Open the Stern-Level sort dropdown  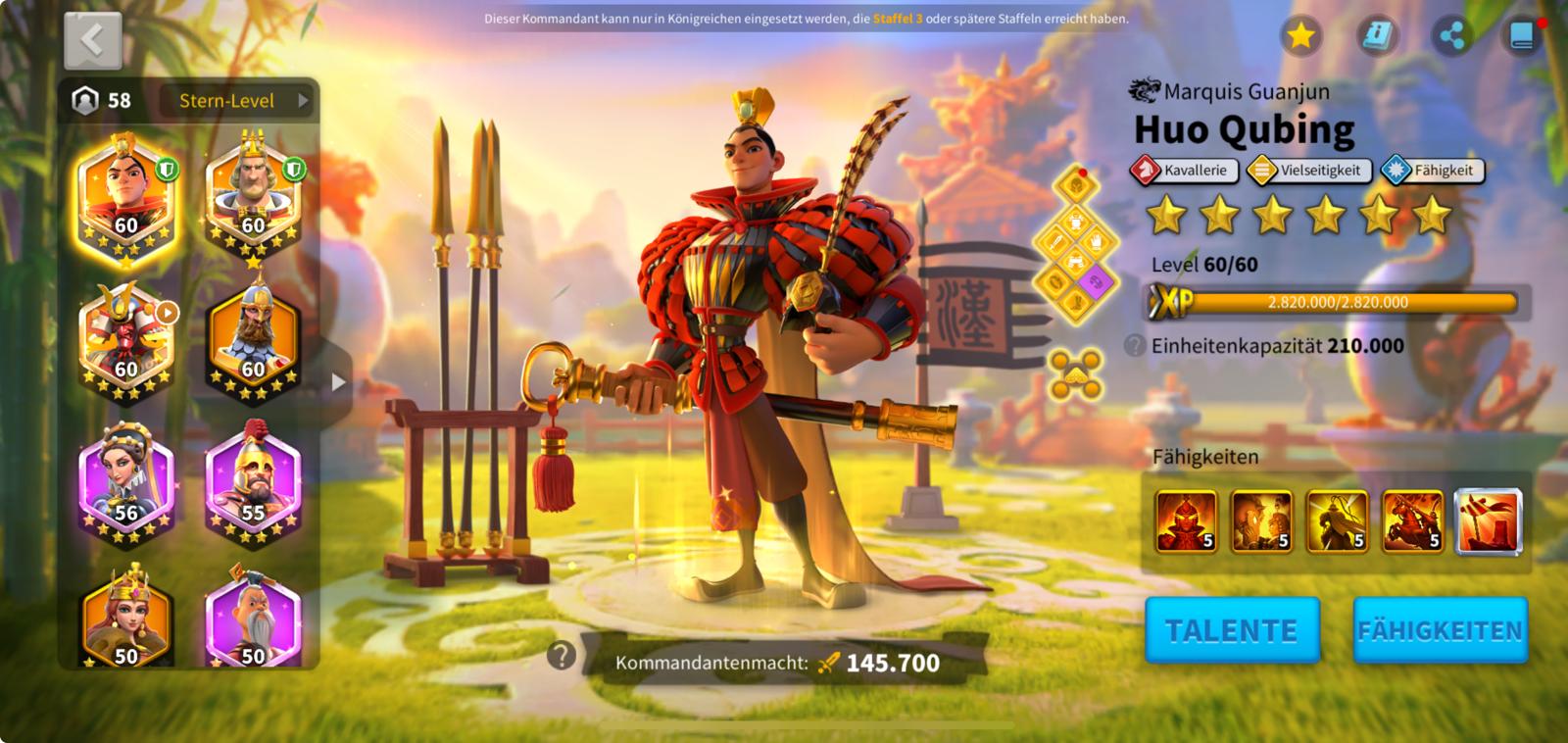click(243, 100)
